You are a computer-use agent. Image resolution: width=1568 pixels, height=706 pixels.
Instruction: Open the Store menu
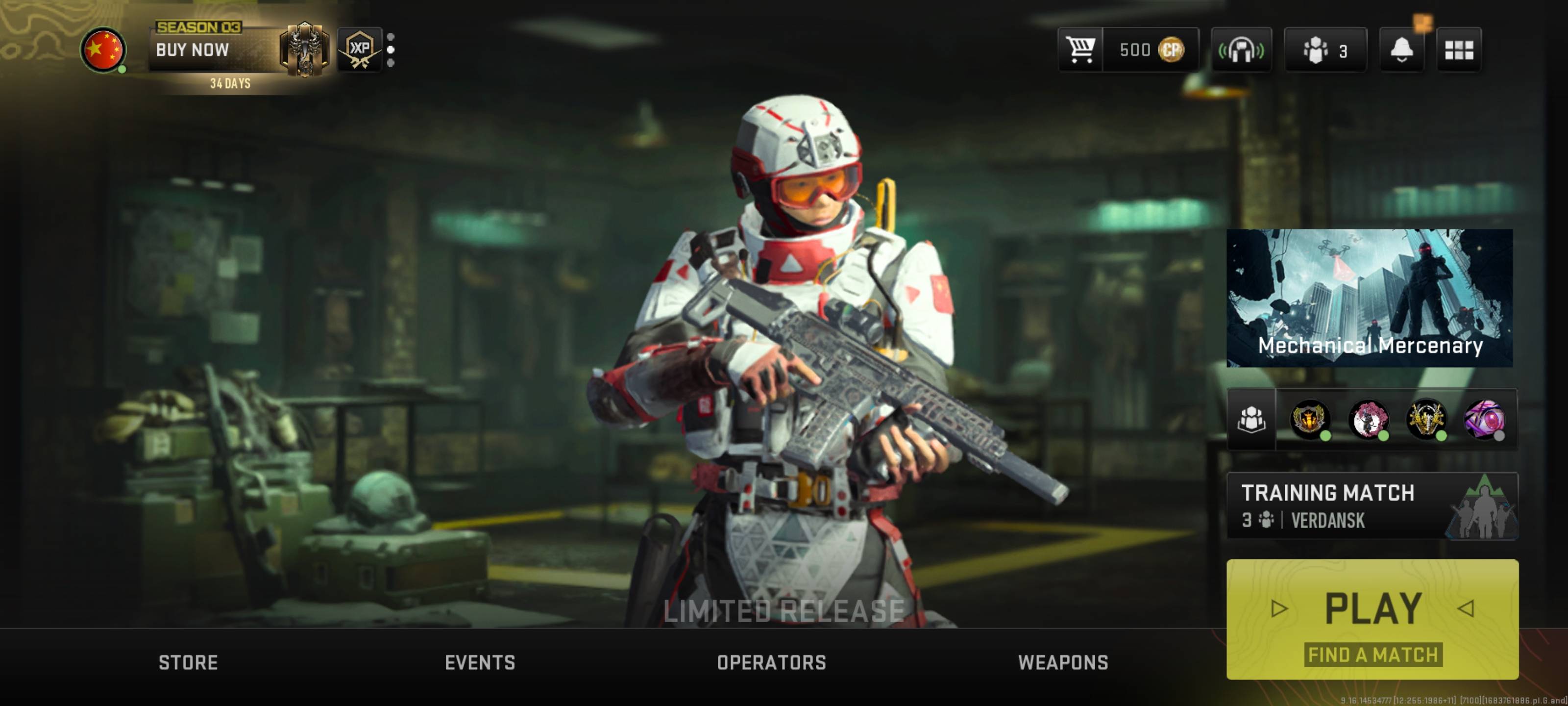pyautogui.click(x=188, y=662)
